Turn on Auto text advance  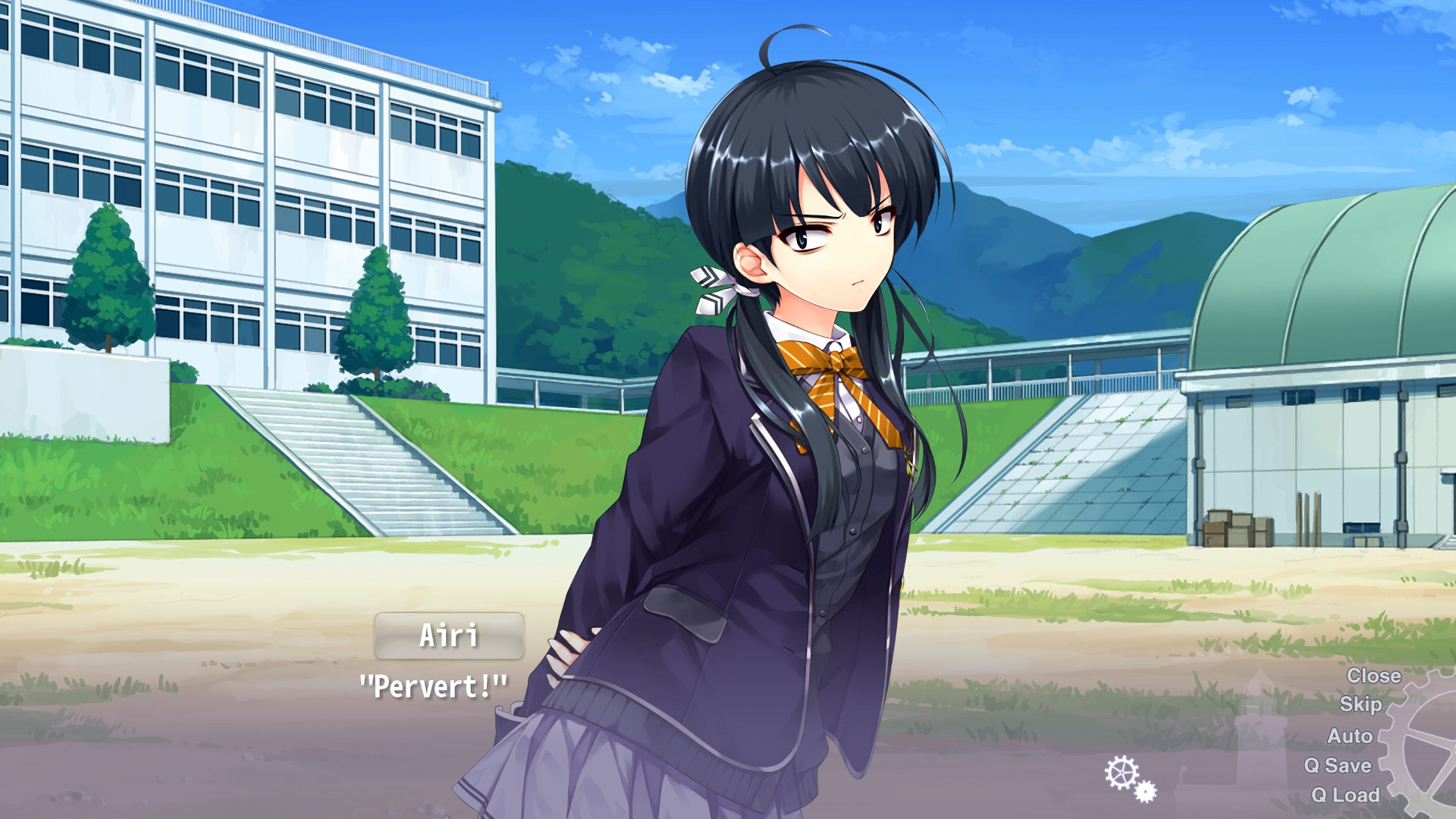pyautogui.click(x=1349, y=736)
